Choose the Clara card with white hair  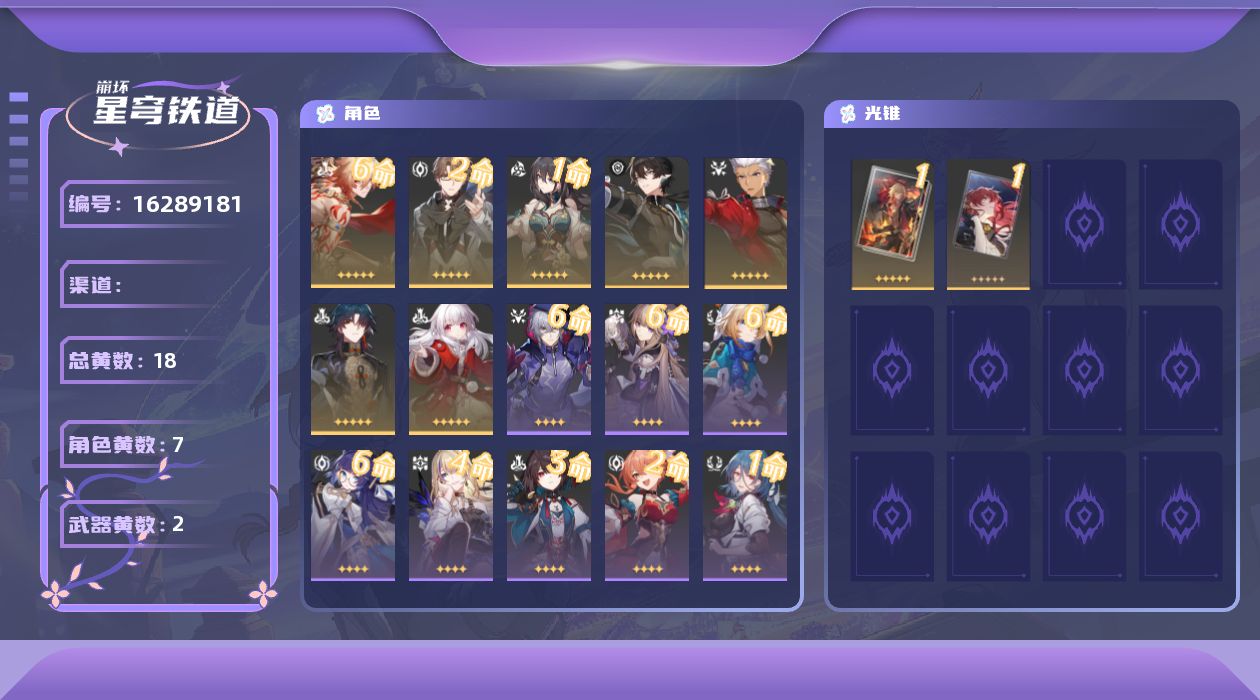(450, 369)
